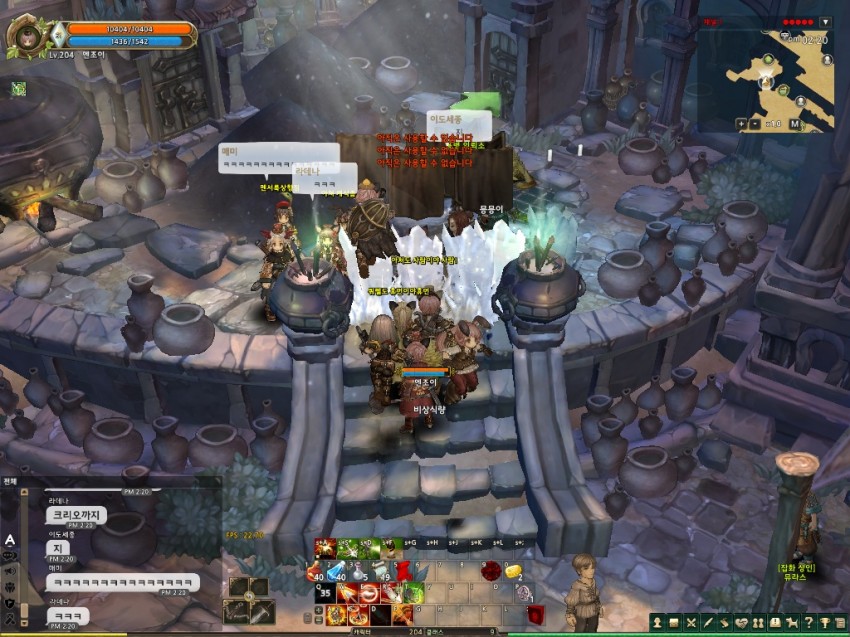The height and width of the screenshot is (637, 850).
Task: Select the 'A' all-chat filter icon
Action: (9, 539)
